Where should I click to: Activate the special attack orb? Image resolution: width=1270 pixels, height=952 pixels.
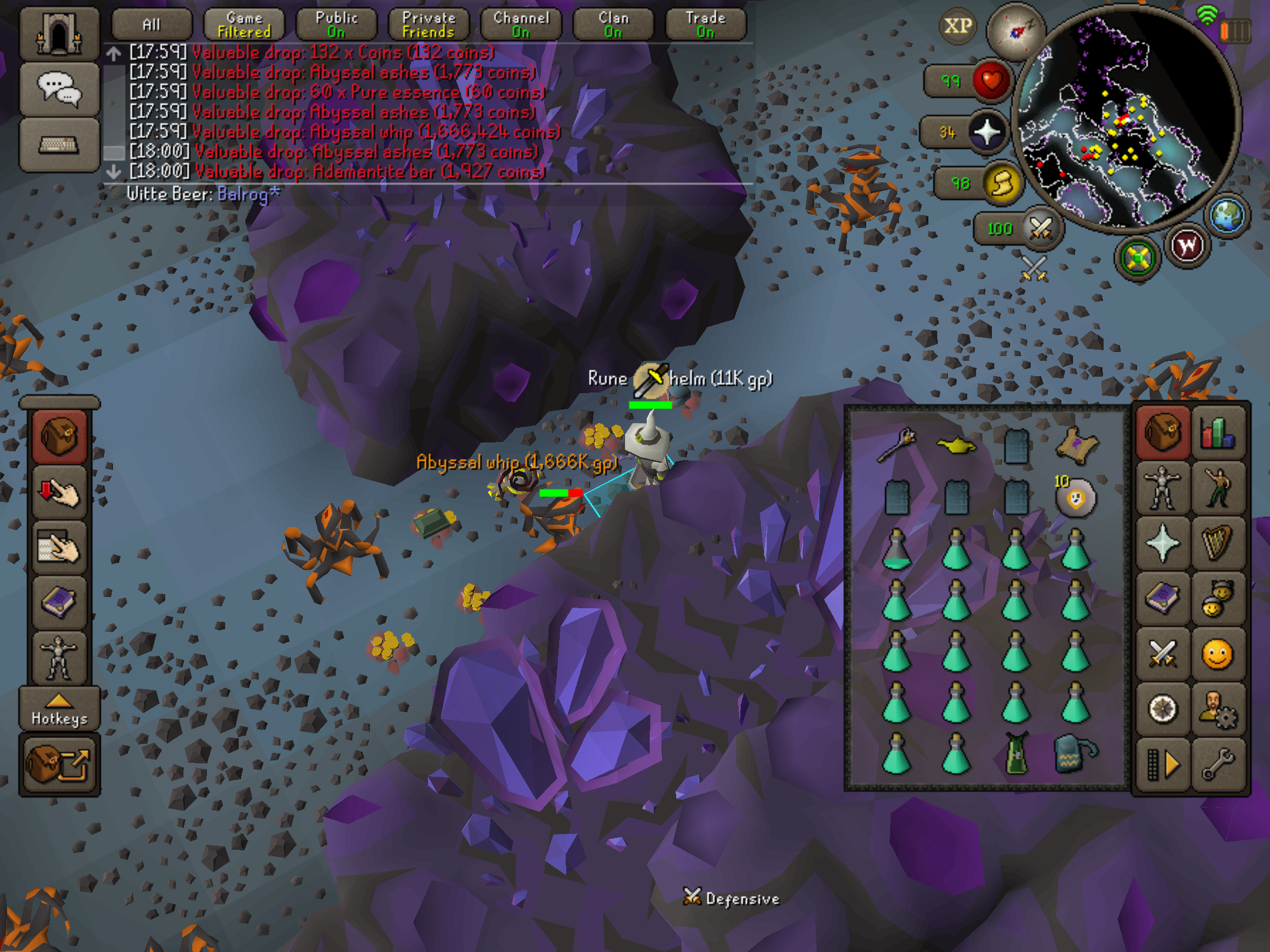(x=1041, y=228)
